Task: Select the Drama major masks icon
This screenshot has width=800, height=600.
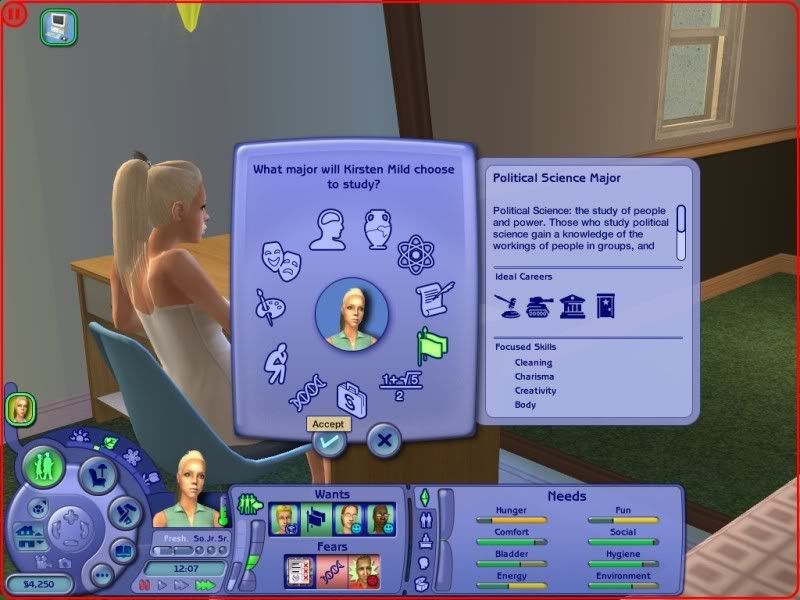Action: (281, 260)
